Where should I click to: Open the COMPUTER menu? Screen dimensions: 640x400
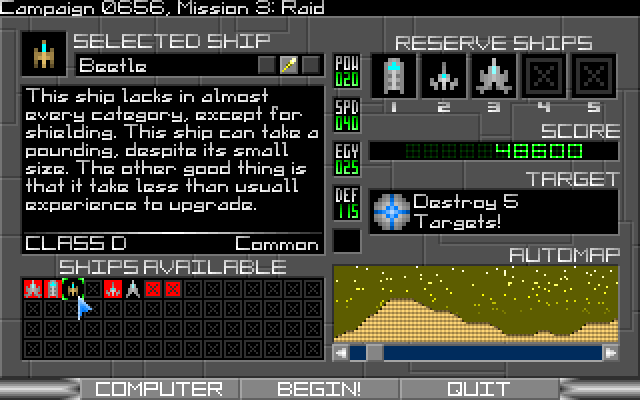click(159, 389)
